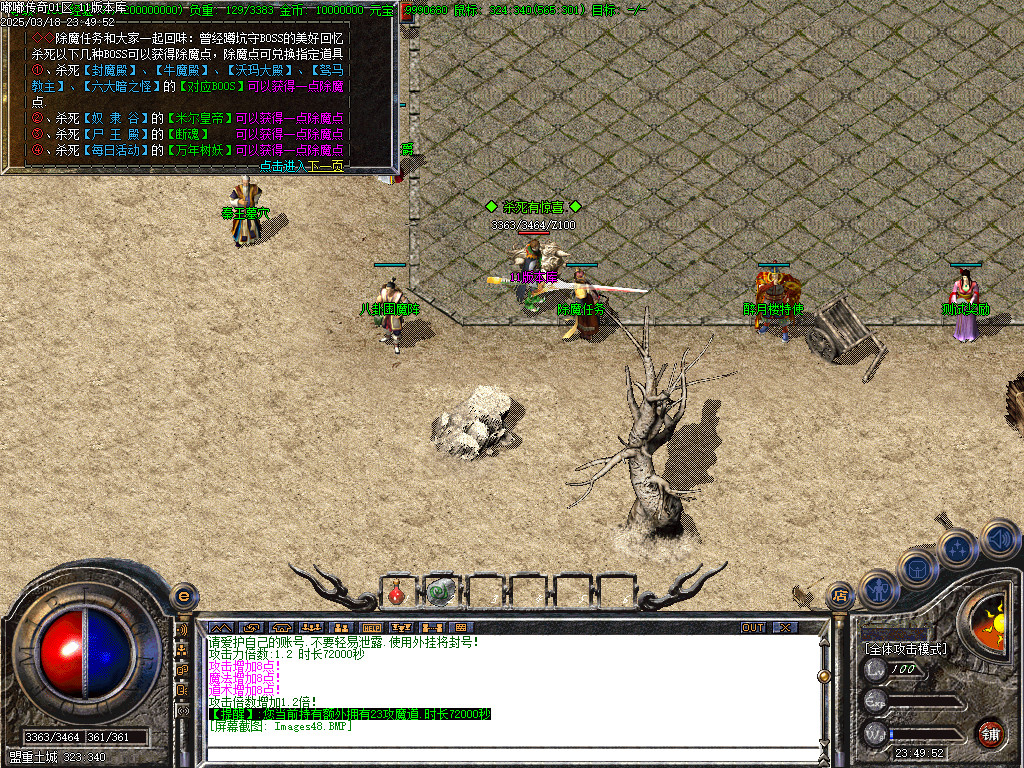The width and height of the screenshot is (1024, 768).
Task: Open the 店 shop round button
Action: pyautogui.click(x=840, y=596)
